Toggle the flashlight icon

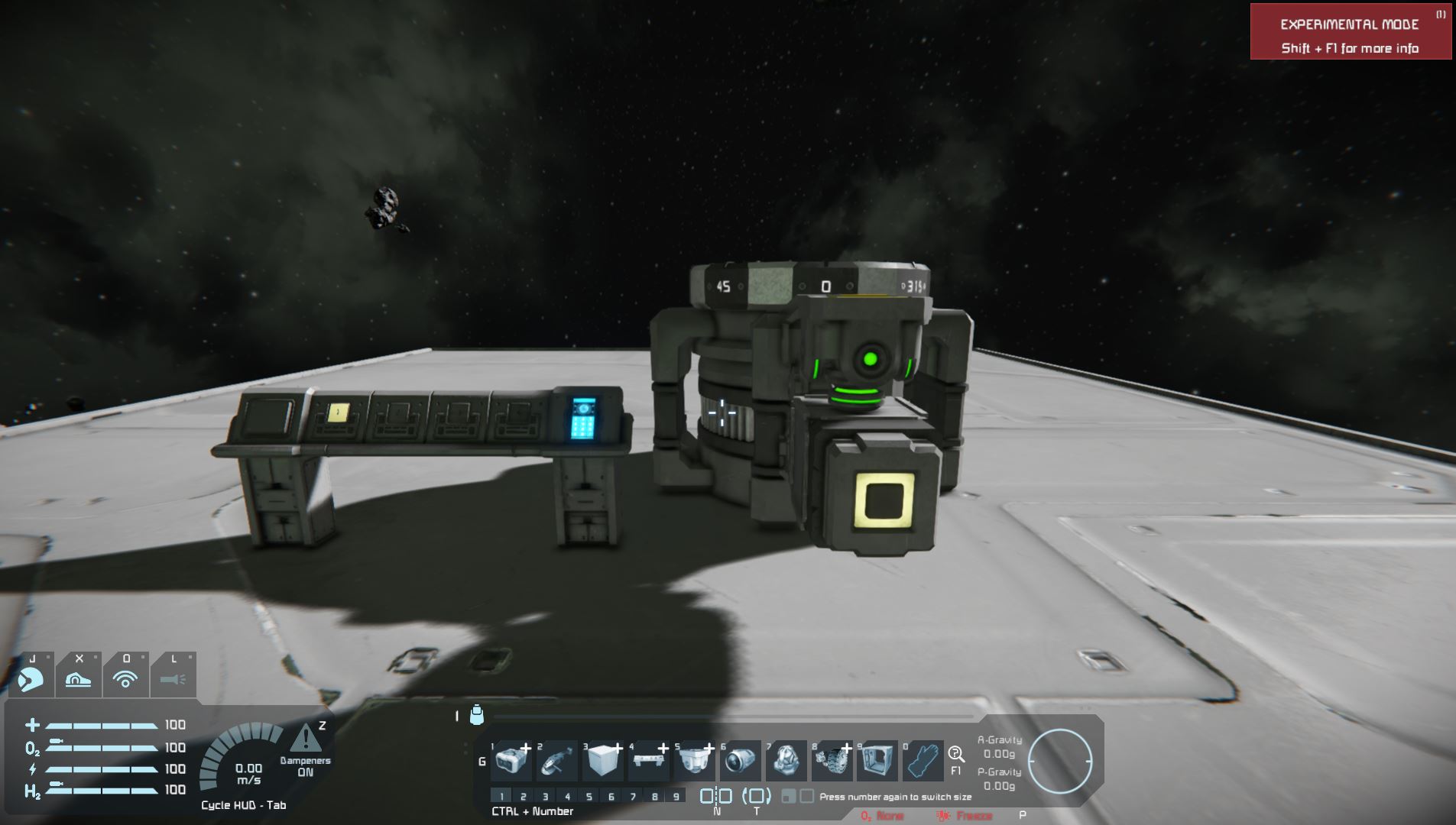(x=173, y=678)
